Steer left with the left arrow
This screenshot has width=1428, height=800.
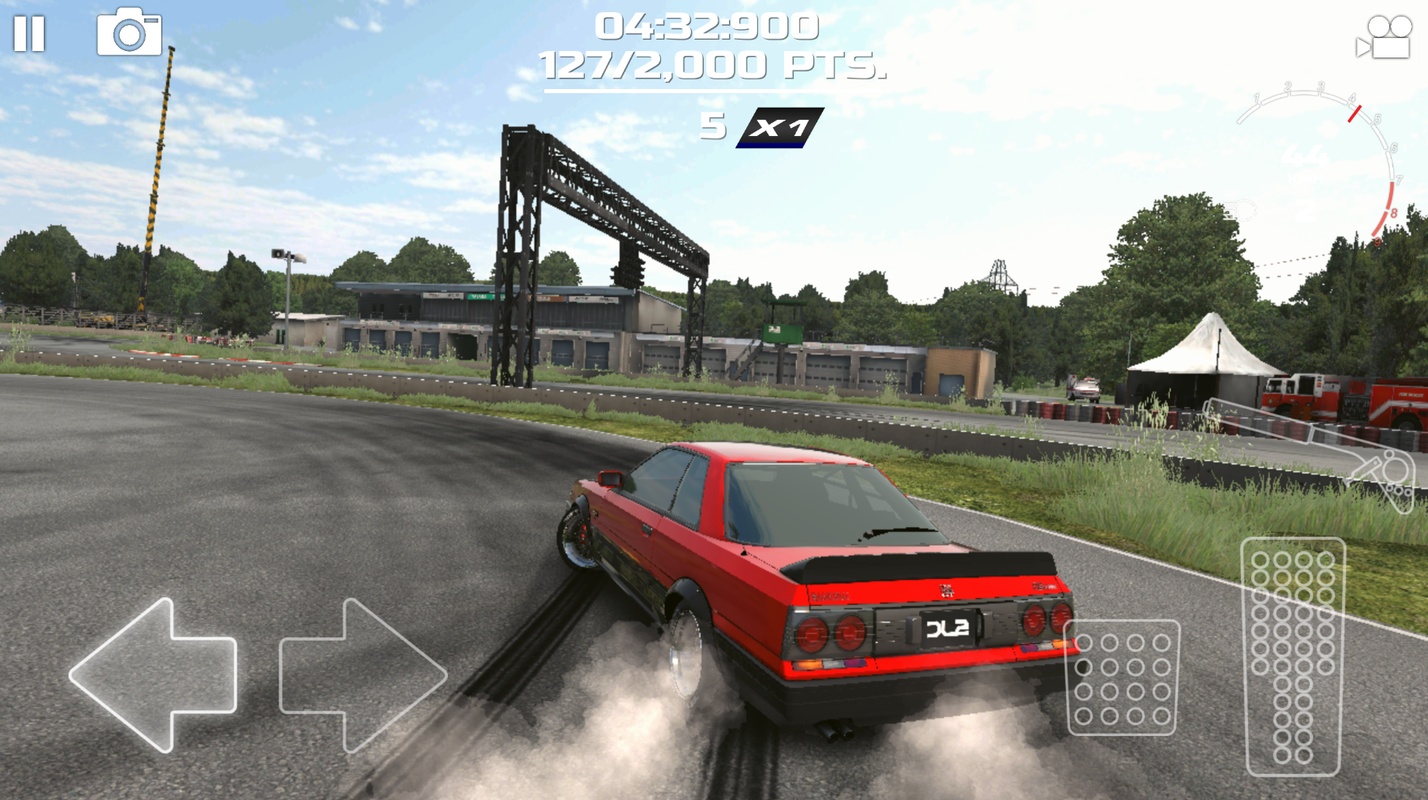pos(153,674)
